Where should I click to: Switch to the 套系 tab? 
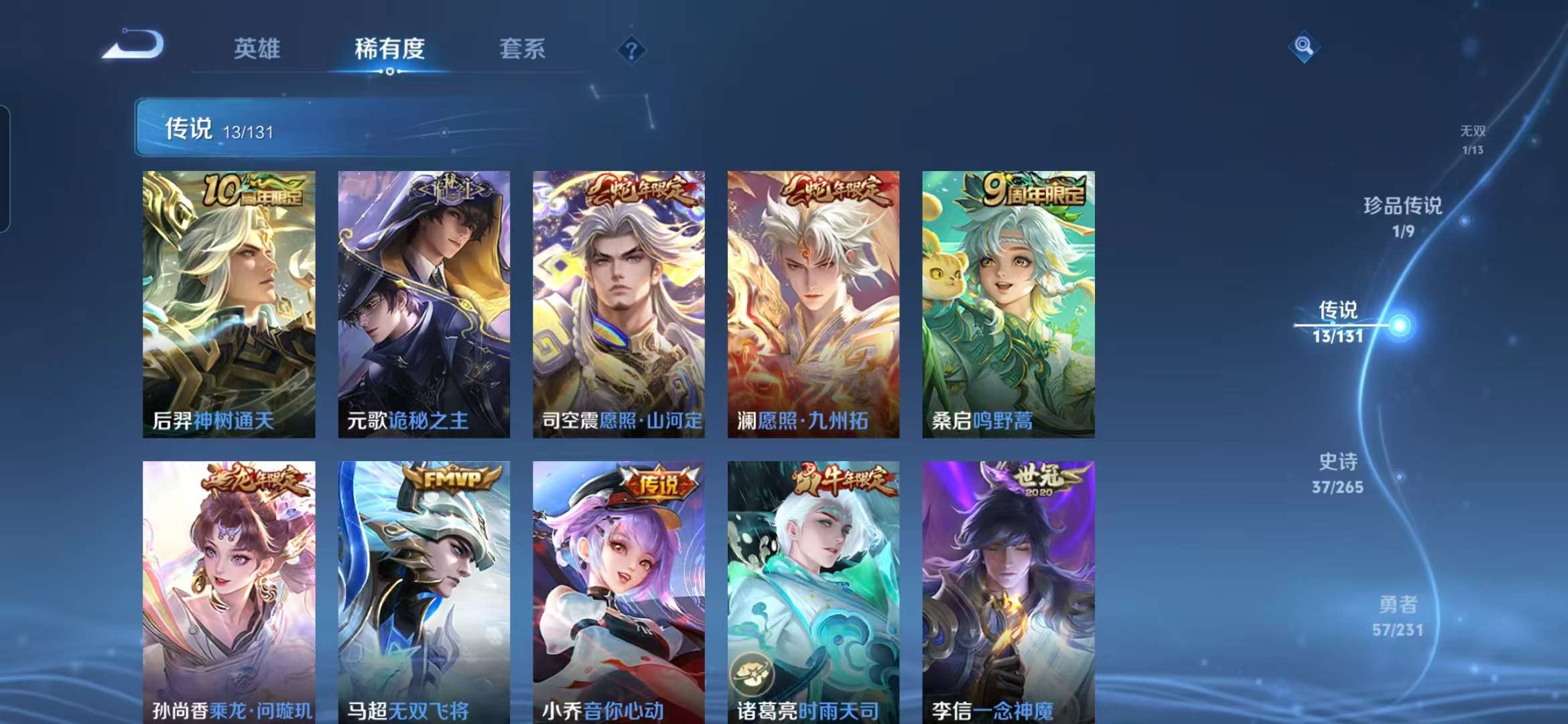coord(522,49)
